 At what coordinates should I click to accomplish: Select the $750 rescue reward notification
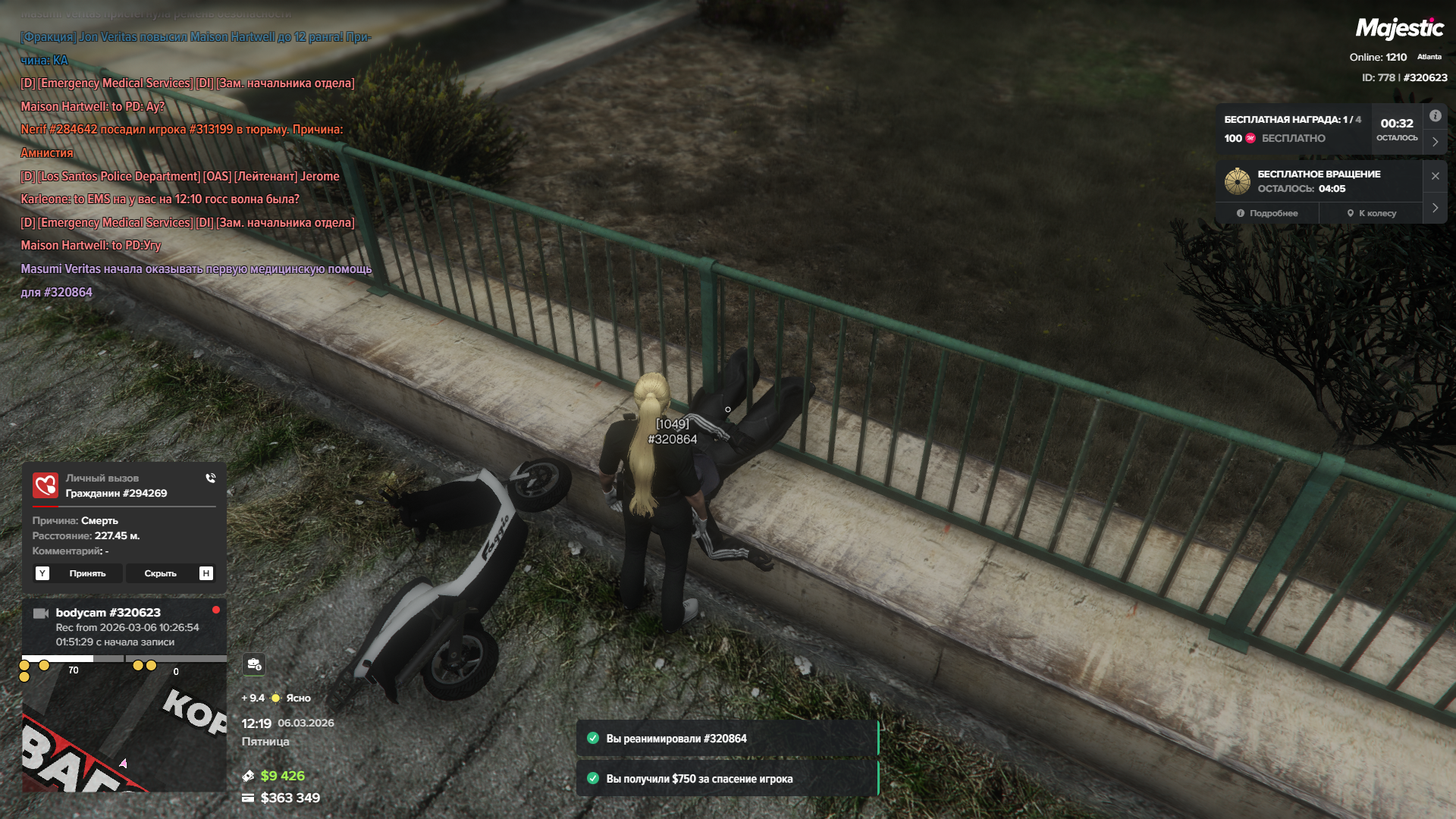726,779
